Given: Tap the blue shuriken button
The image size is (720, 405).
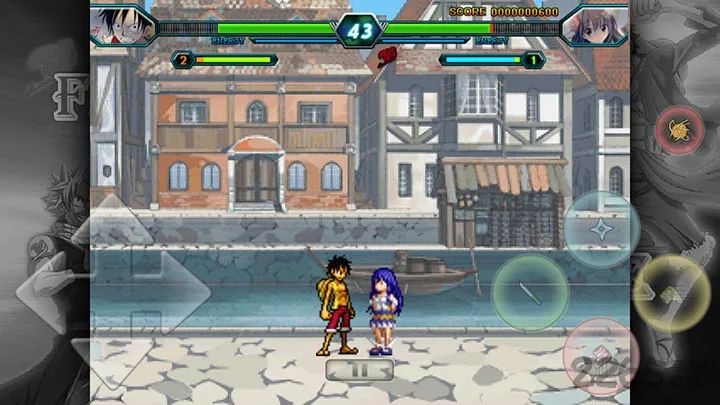Looking at the screenshot, I should point(601,229).
